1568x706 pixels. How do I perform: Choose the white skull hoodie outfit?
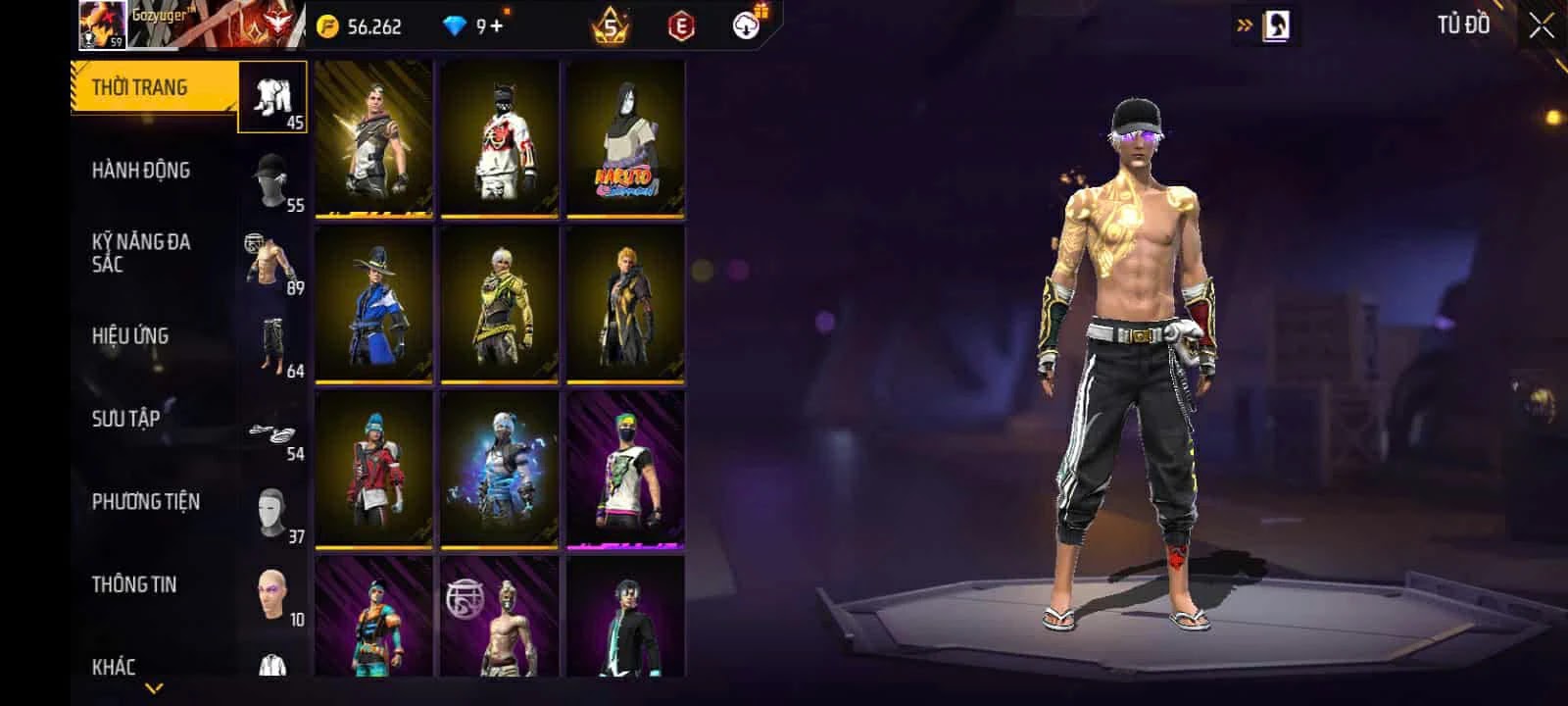click(500, 138)
